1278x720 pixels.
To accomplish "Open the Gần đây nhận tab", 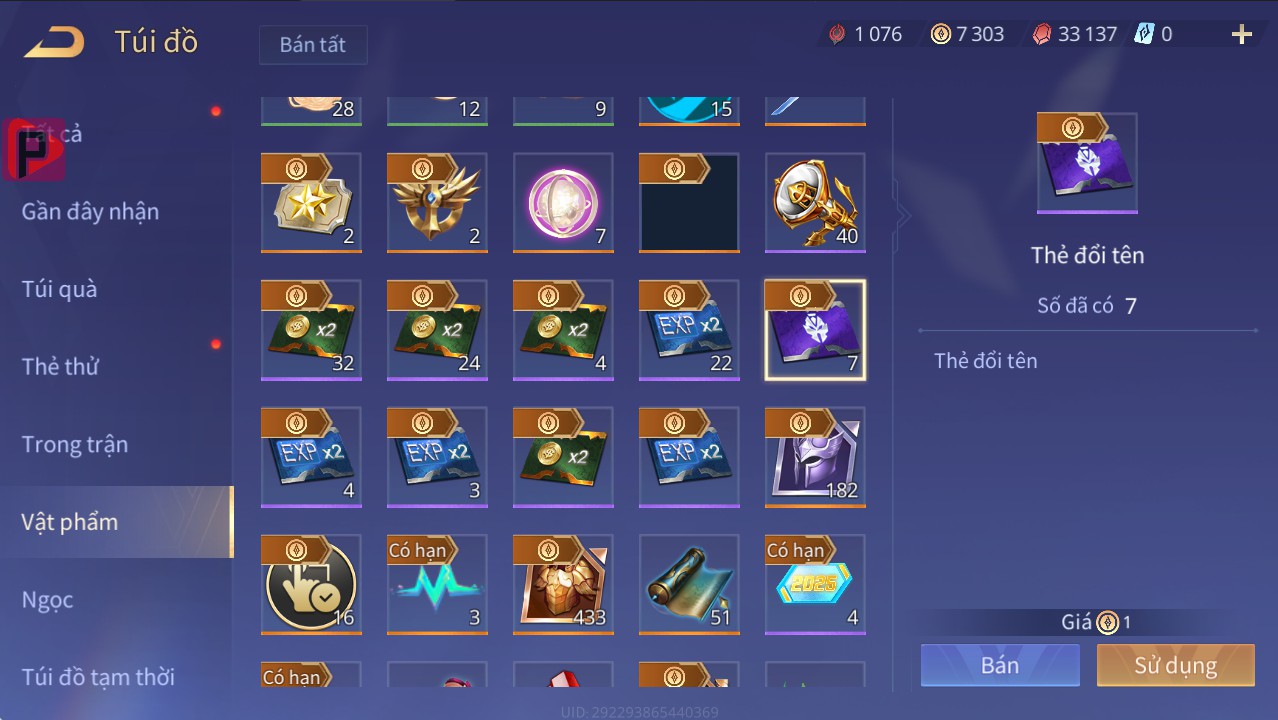I will [x=90, y=211].
